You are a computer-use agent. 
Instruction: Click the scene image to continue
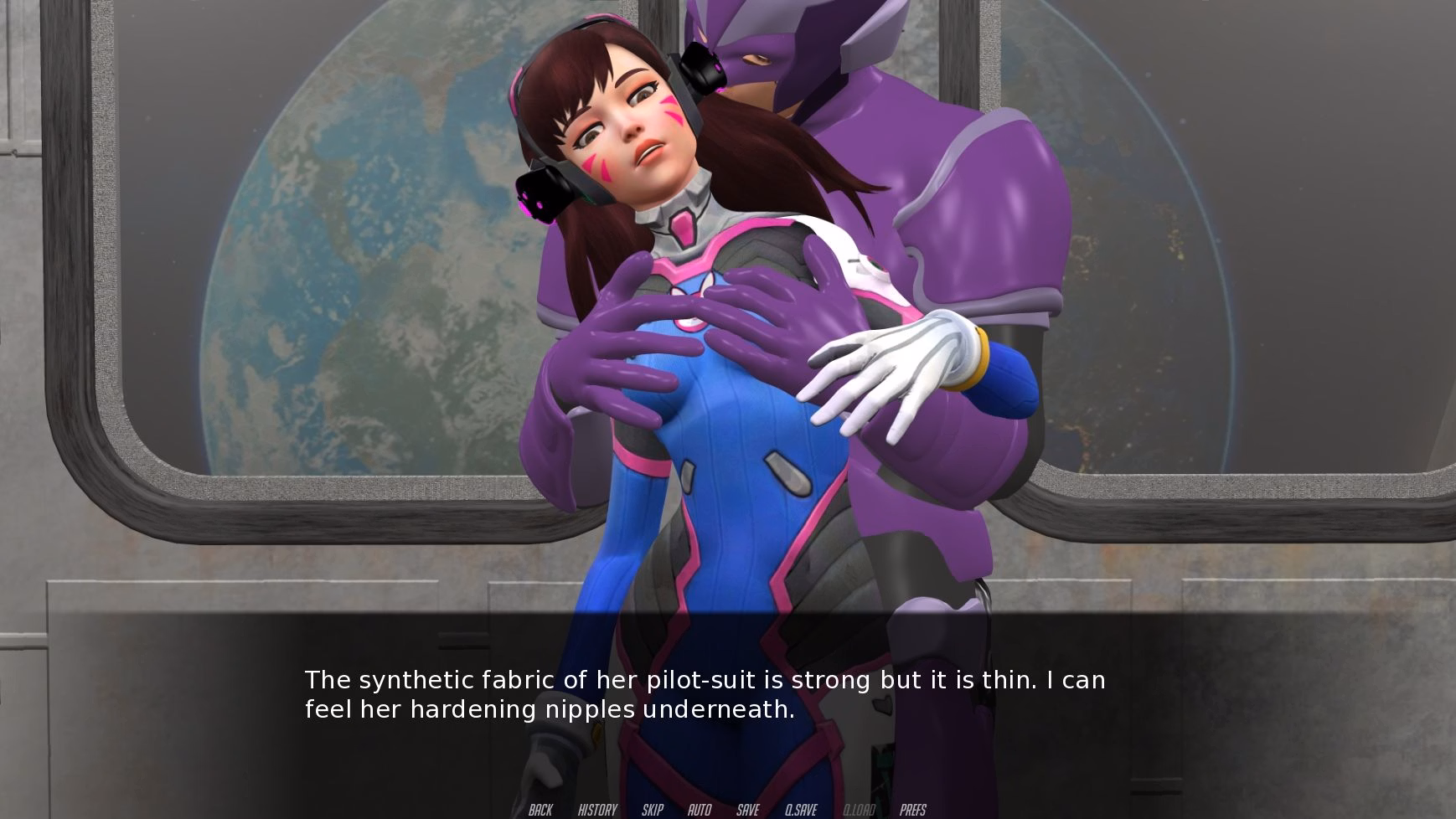(728, 335)
